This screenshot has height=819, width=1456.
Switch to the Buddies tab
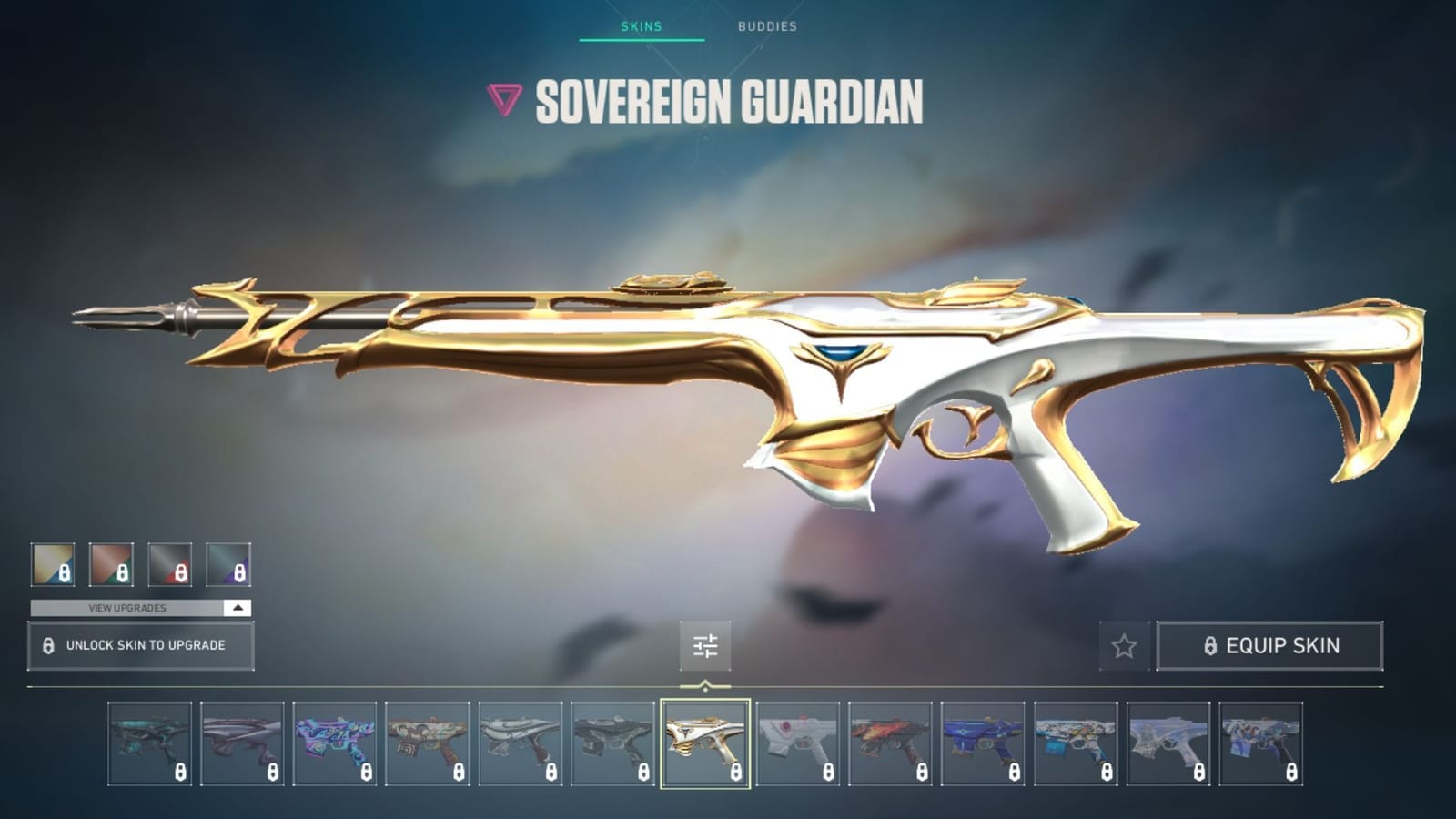[x=765, y=27]
